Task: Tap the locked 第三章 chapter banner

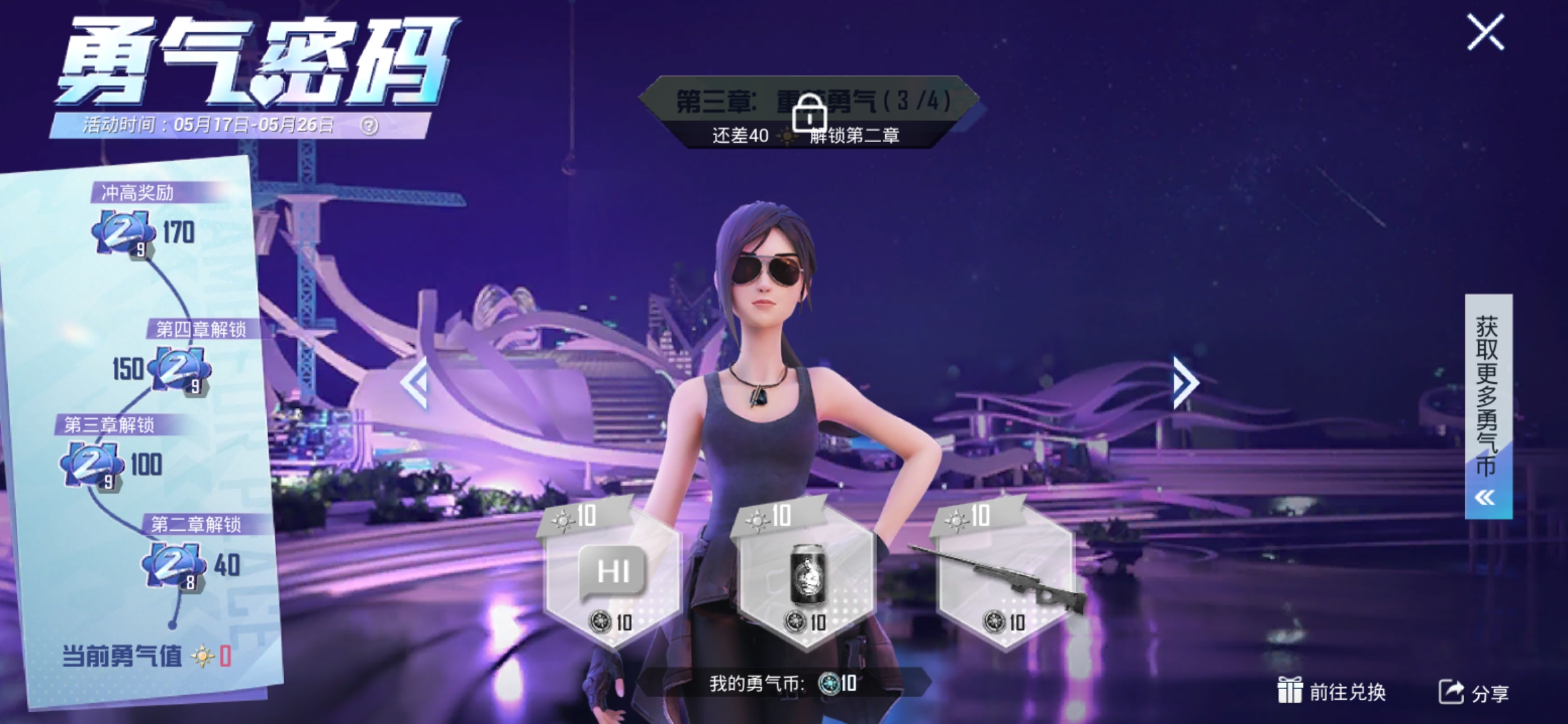Action: 809,112
